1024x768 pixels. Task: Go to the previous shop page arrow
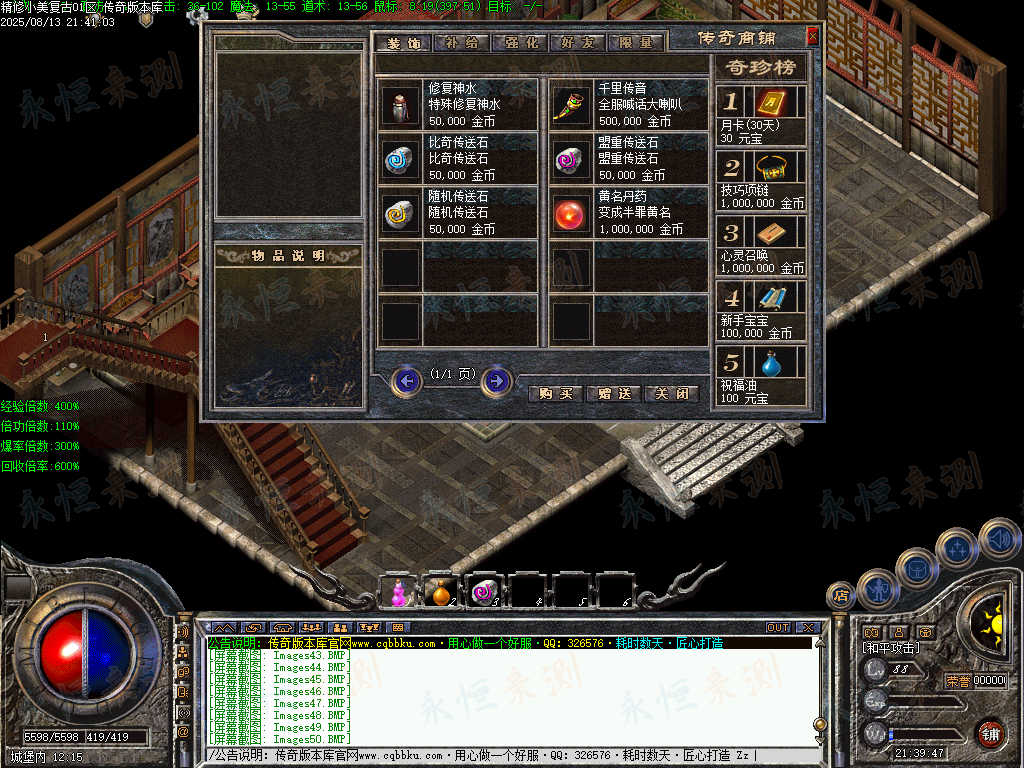pos(406,381)
